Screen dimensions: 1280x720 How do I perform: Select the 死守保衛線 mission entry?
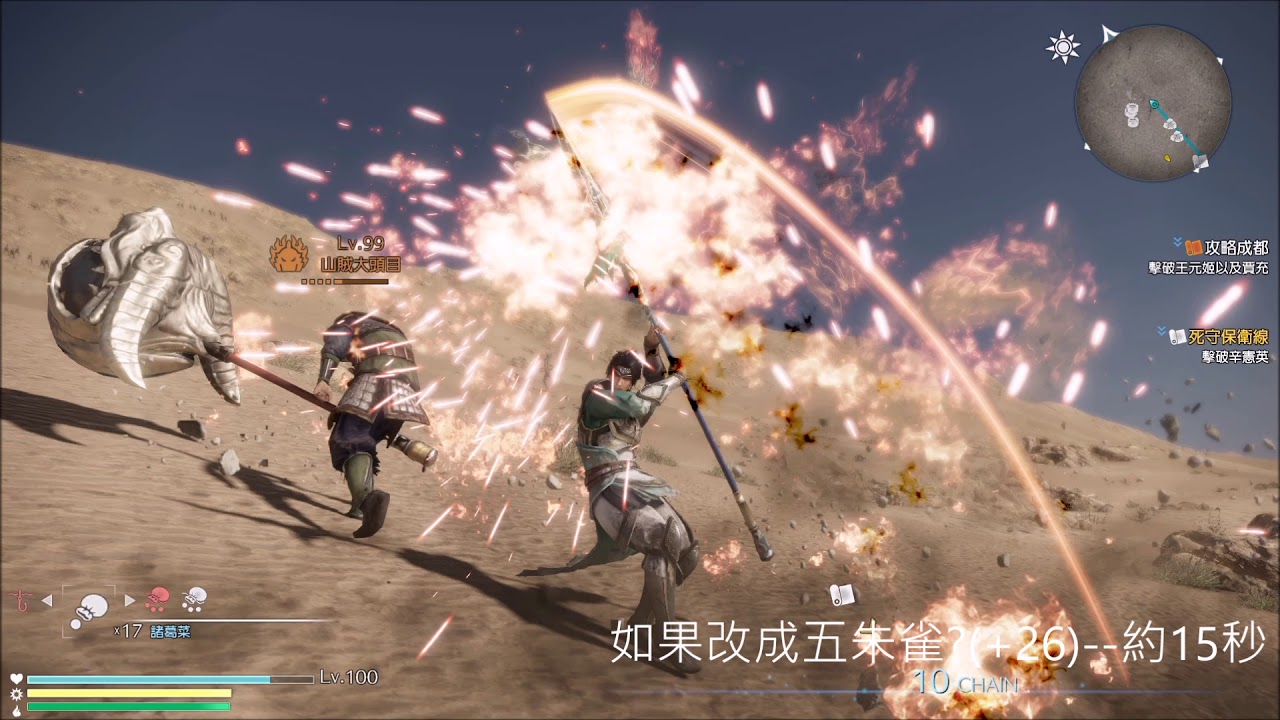click(x=1228, y=336)
